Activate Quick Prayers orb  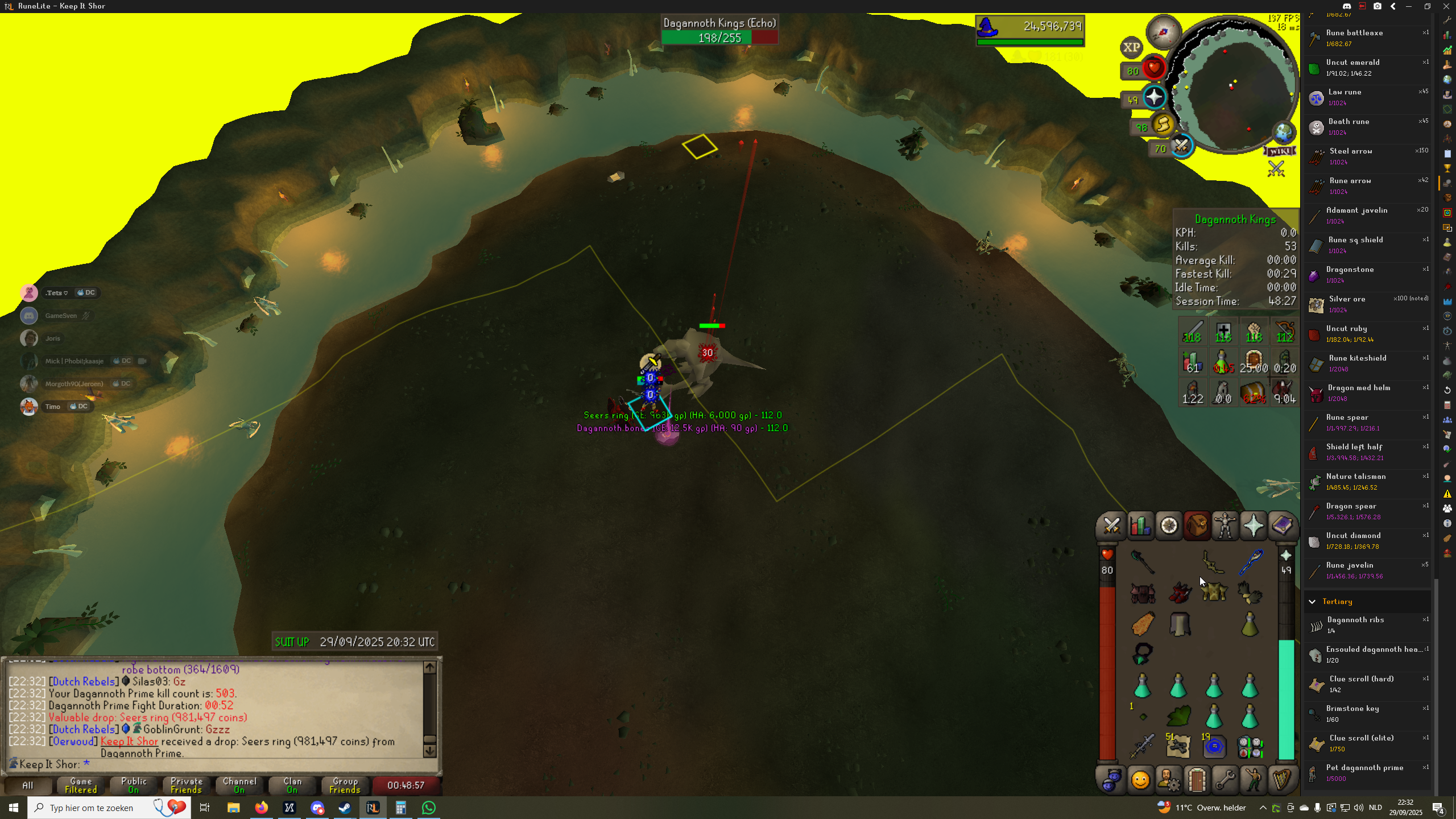[x=1154, y=98]
